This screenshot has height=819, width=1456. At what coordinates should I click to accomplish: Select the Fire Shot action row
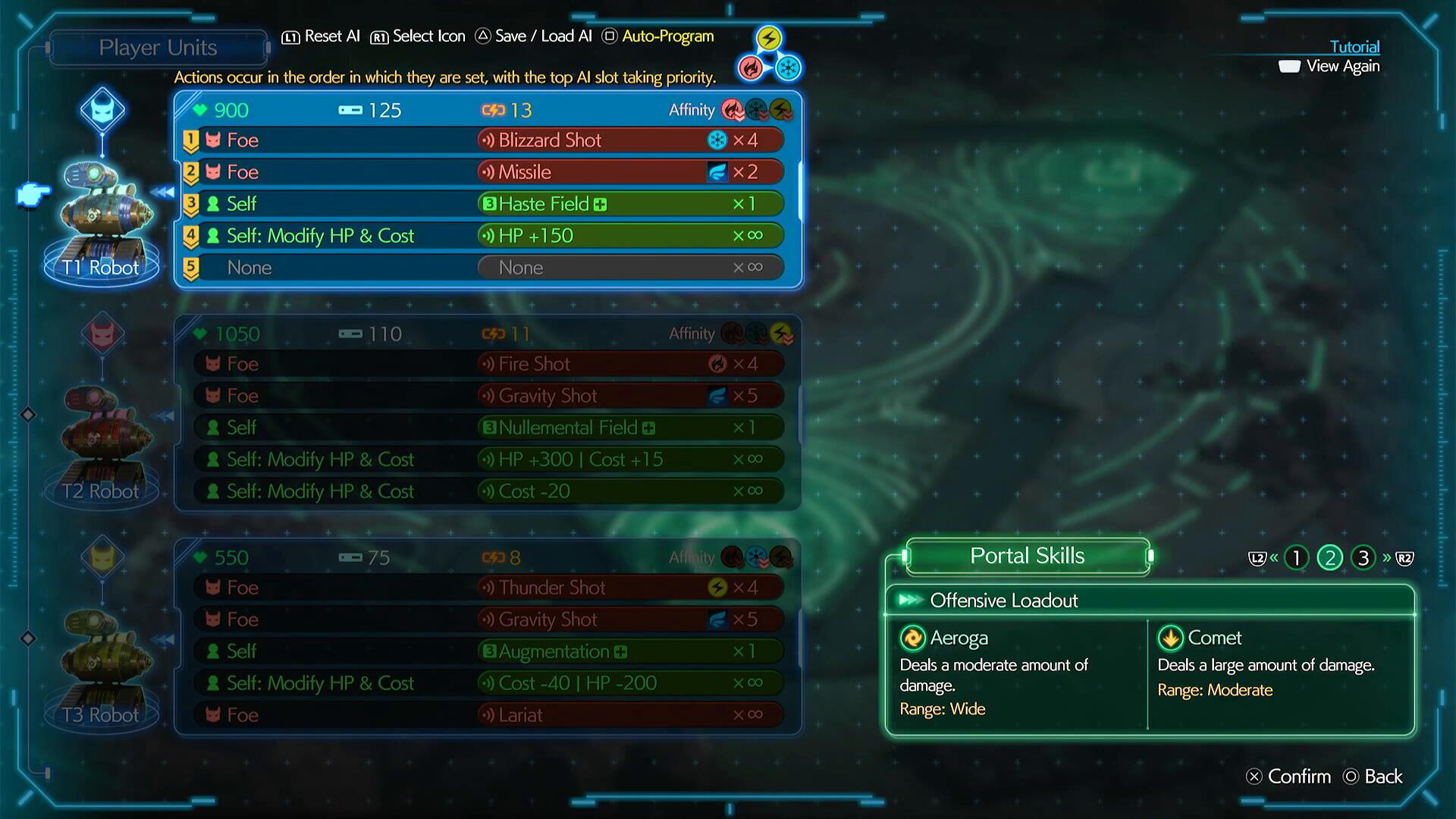pos(629,364)
